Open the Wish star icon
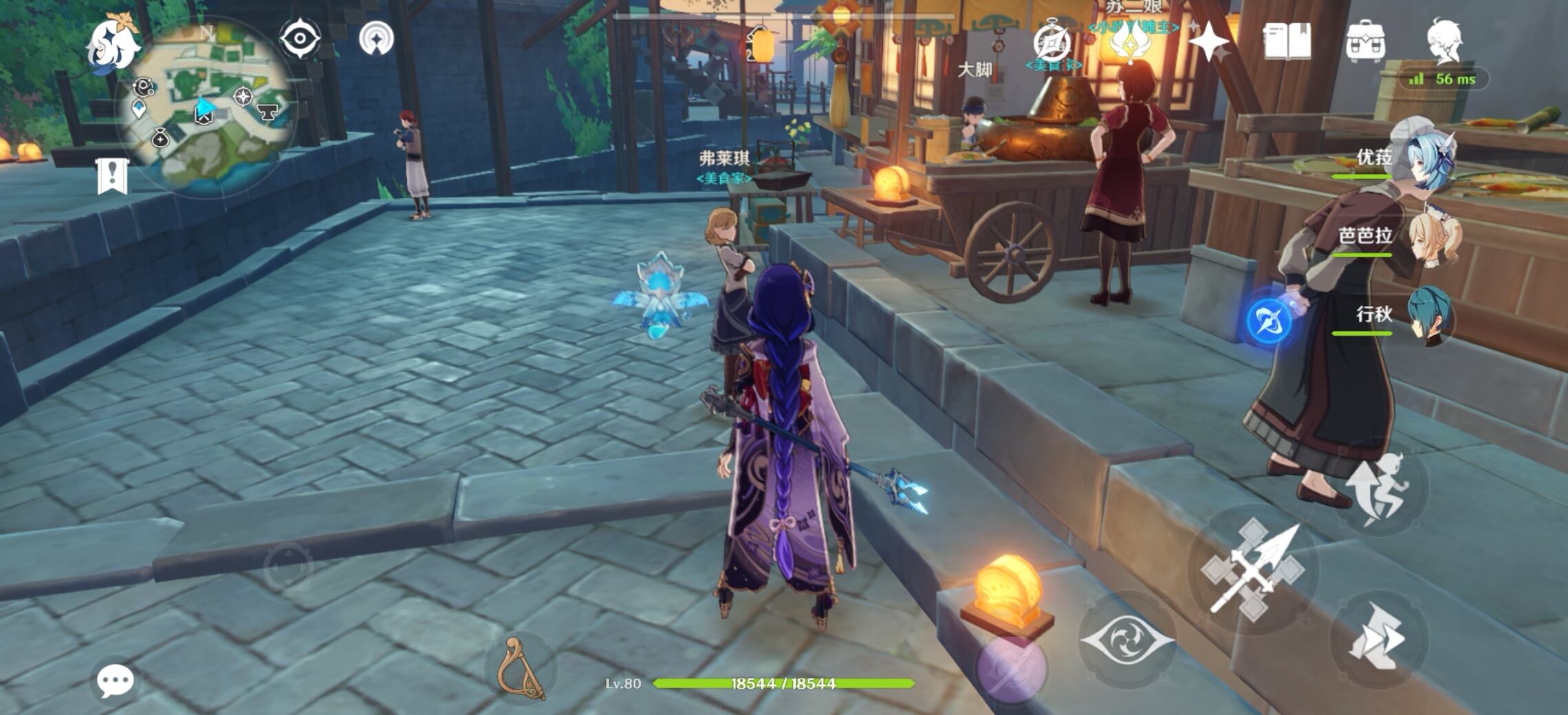This screenshot has width=1568, height=715. 1208,43
